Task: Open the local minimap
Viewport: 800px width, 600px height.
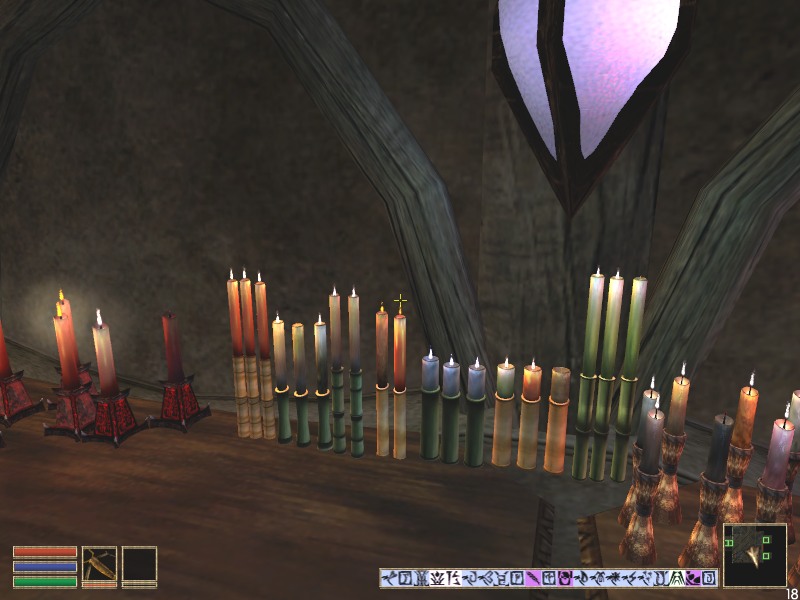Action: 754,555
